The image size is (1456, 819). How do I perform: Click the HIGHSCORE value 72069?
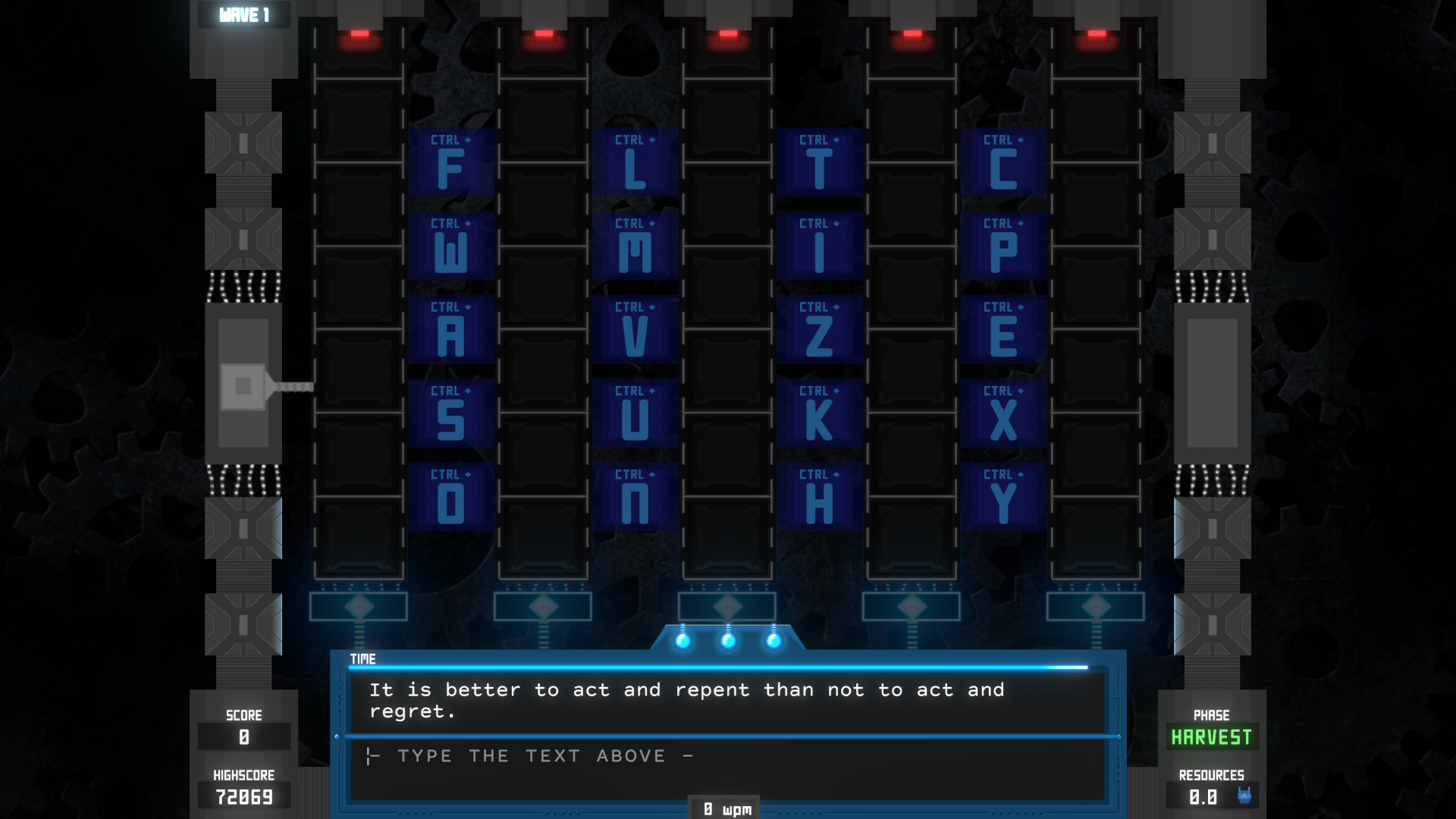[243, 797]
